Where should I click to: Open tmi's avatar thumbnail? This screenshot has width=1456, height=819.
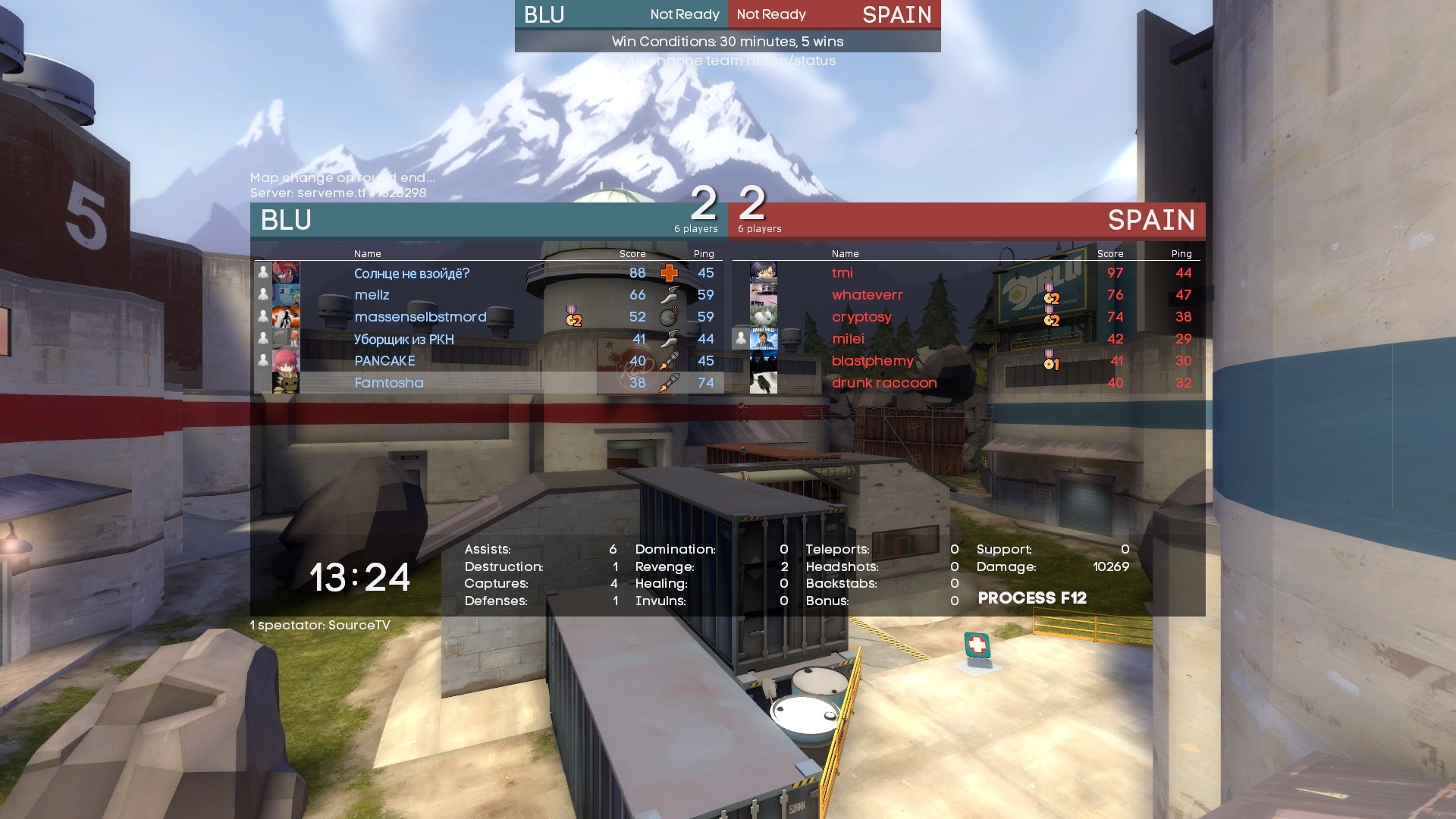pos(763,273)
